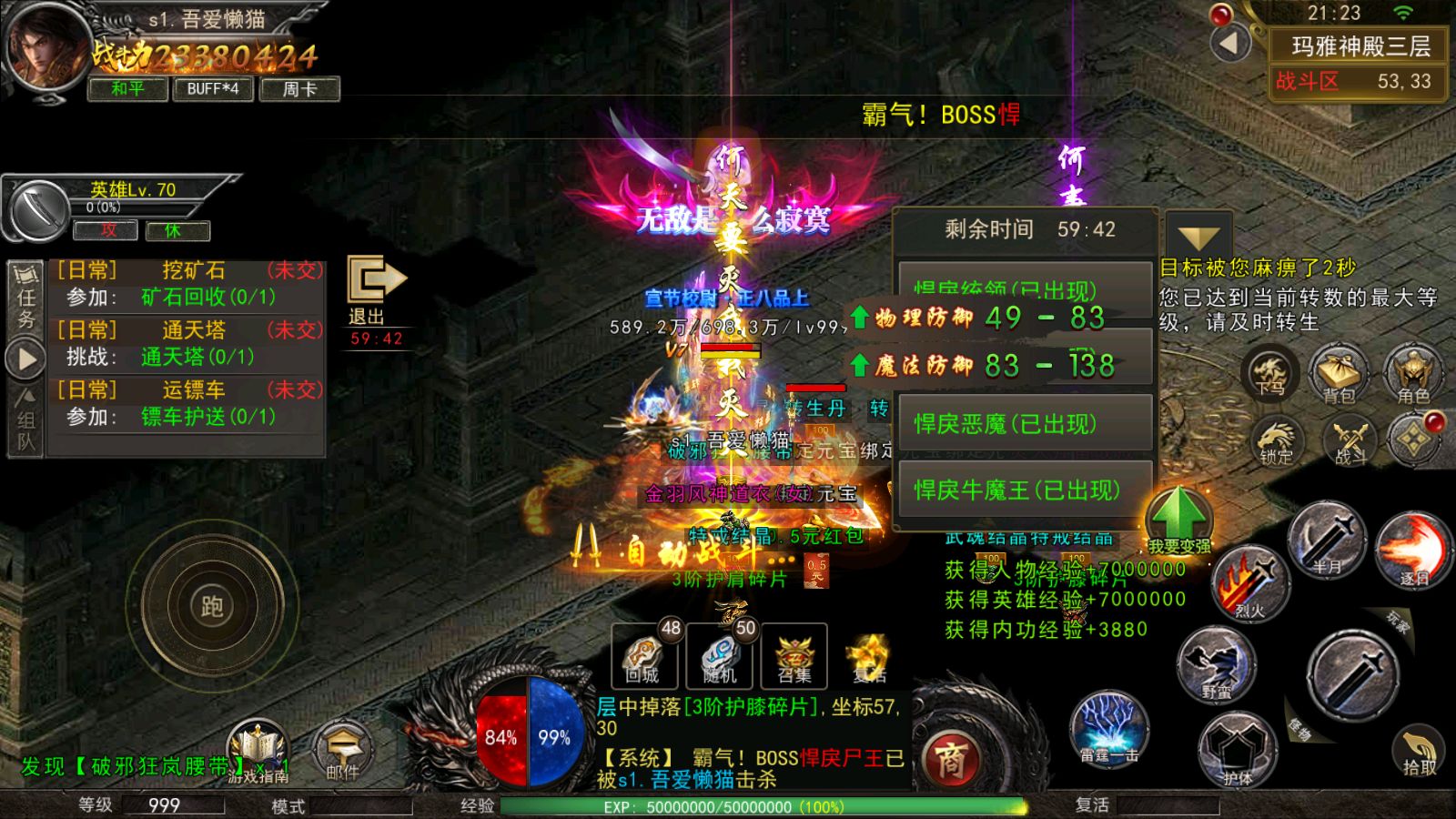Viewport: 1456px width, 819px height.
Task: Use the 随机 random teleport slot
Action: point(720,657)
